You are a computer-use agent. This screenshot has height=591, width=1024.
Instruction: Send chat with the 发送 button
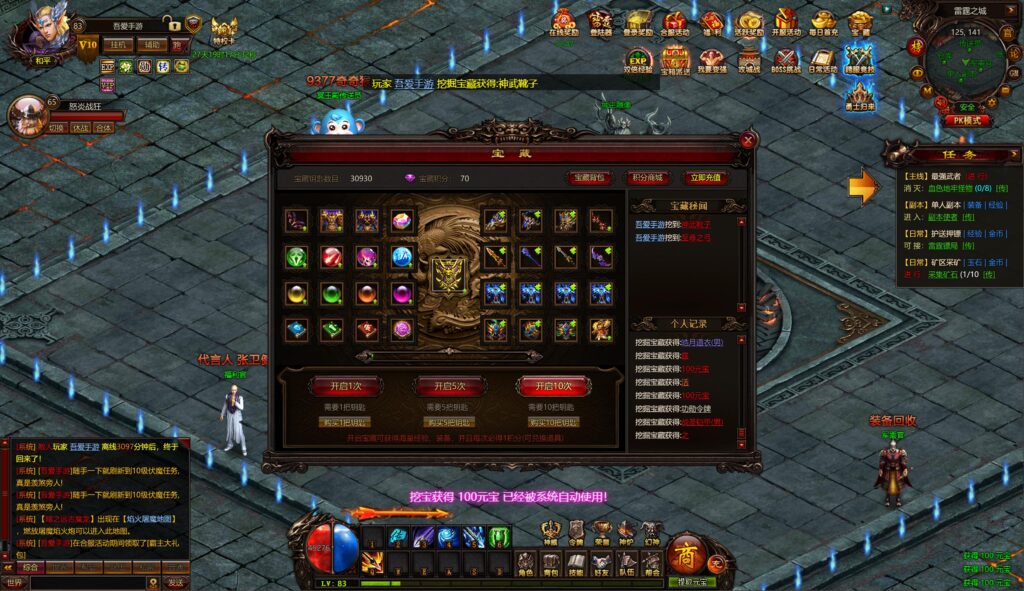(x=175, y=582)
